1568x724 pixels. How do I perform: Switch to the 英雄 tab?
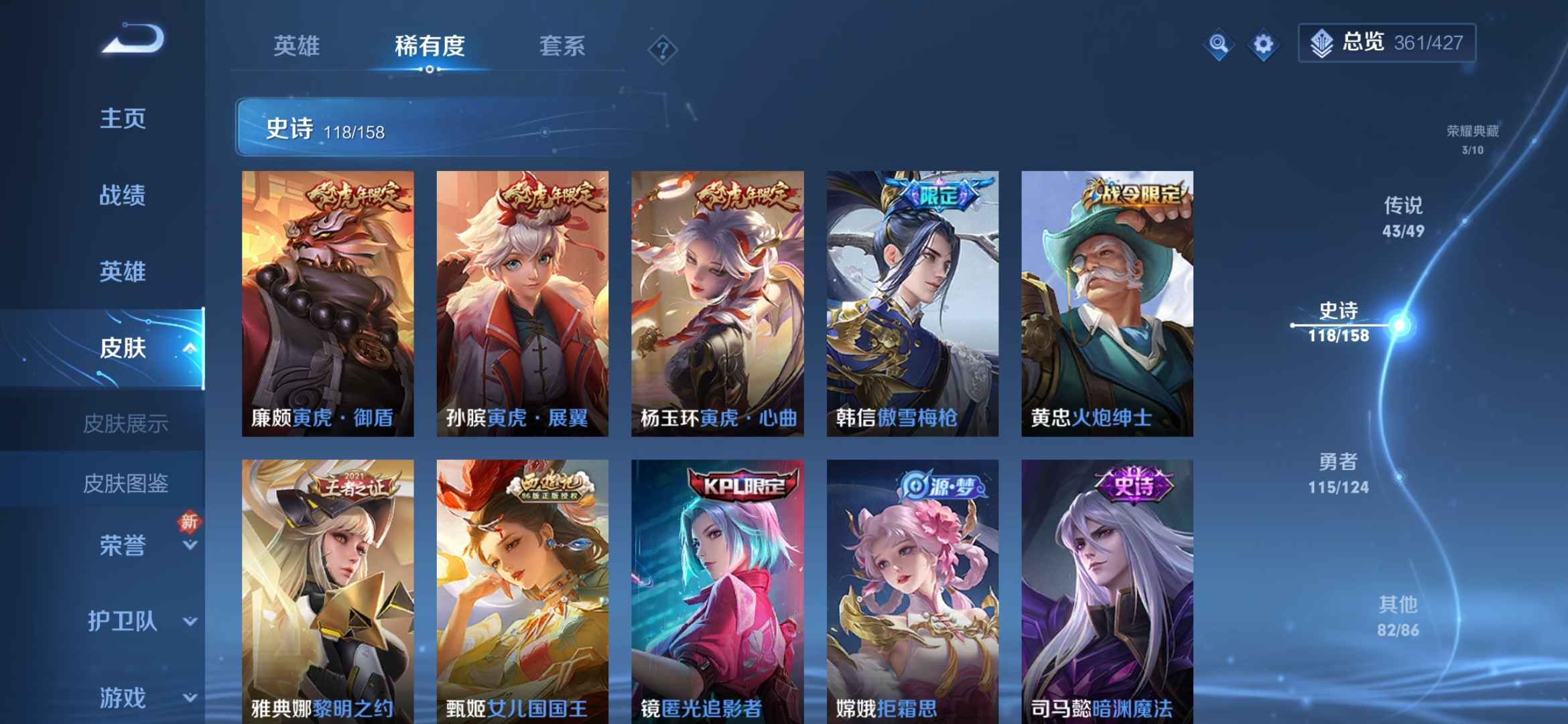tap(297, 46)
